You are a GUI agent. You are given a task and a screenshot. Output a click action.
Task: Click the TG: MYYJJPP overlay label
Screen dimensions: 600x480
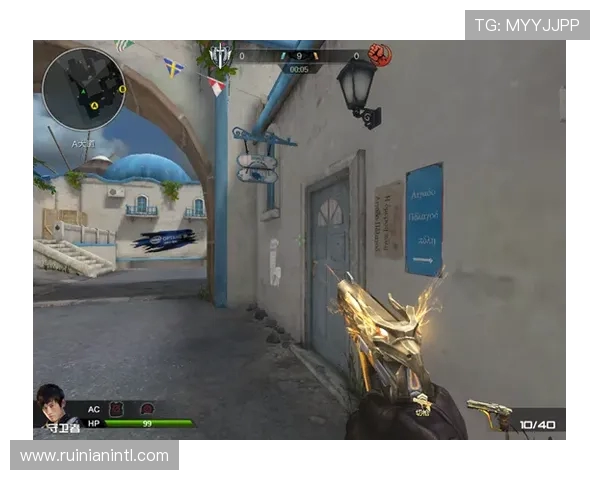pyautogui.click(x=527, y=25)
